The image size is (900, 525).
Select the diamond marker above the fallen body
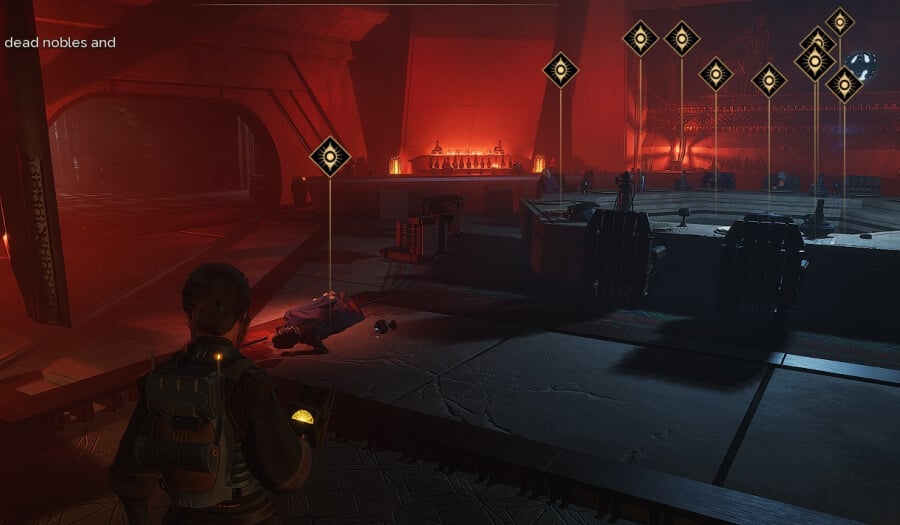[x=330, y=157]
